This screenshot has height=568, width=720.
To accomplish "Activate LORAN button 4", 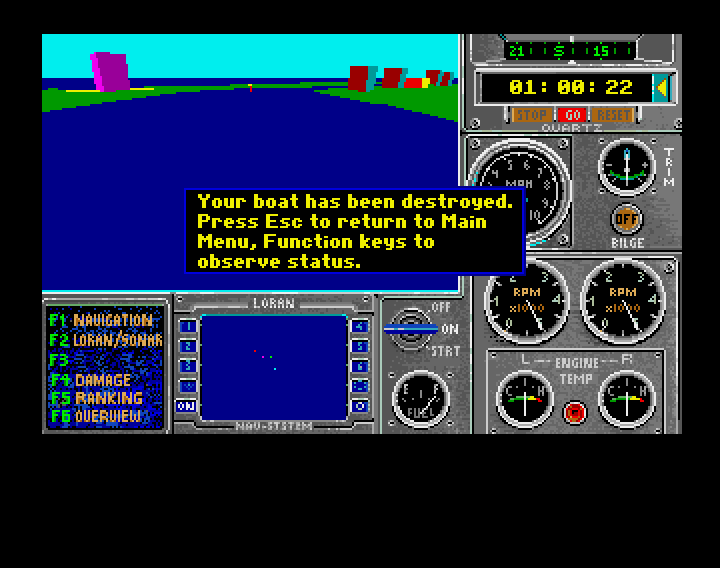I will (x=360, y=326).
